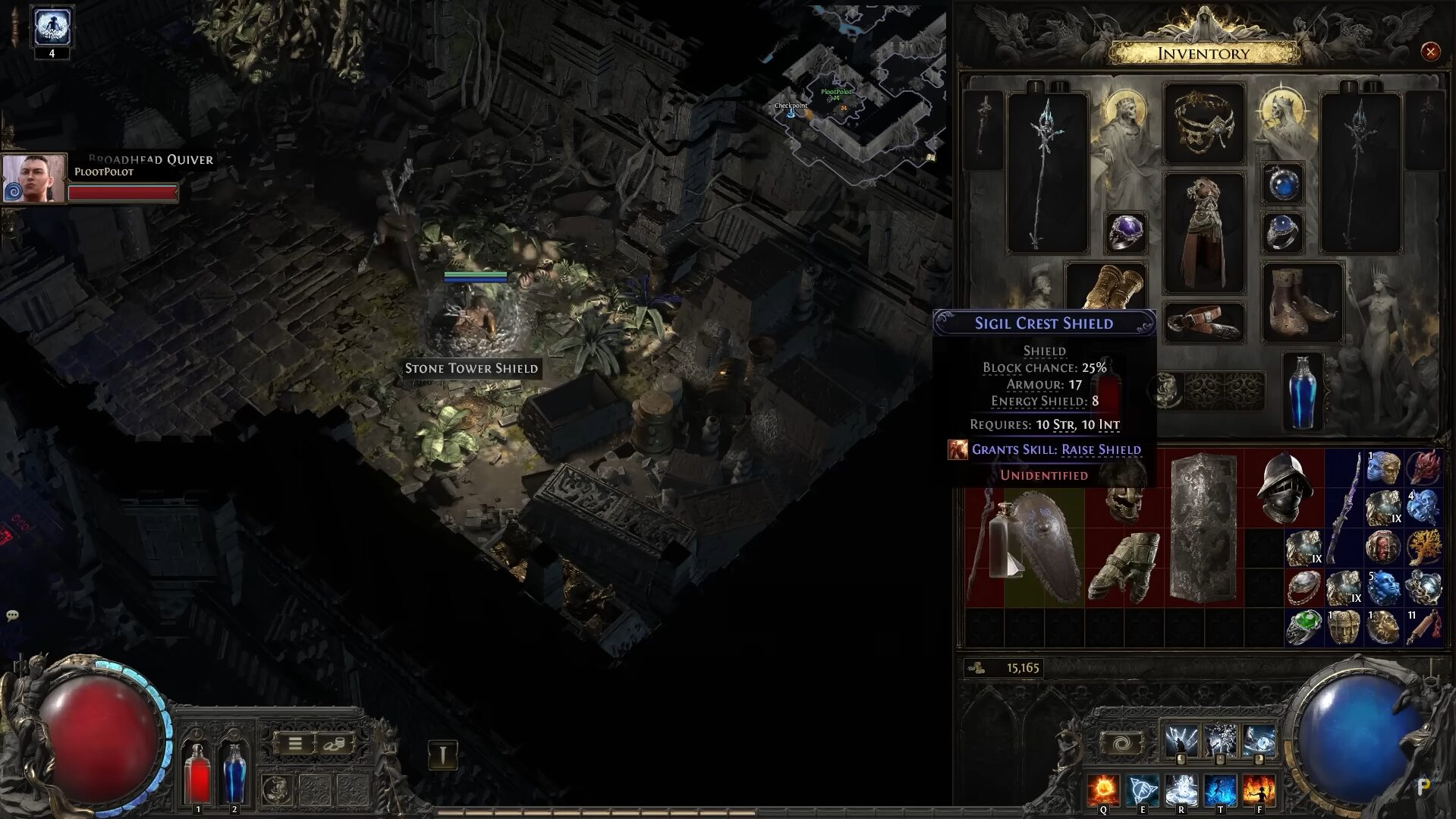Click the middle mouse-bound skill icon
This screenshot has height=819, width=1456.
[x=1220, y=738]
